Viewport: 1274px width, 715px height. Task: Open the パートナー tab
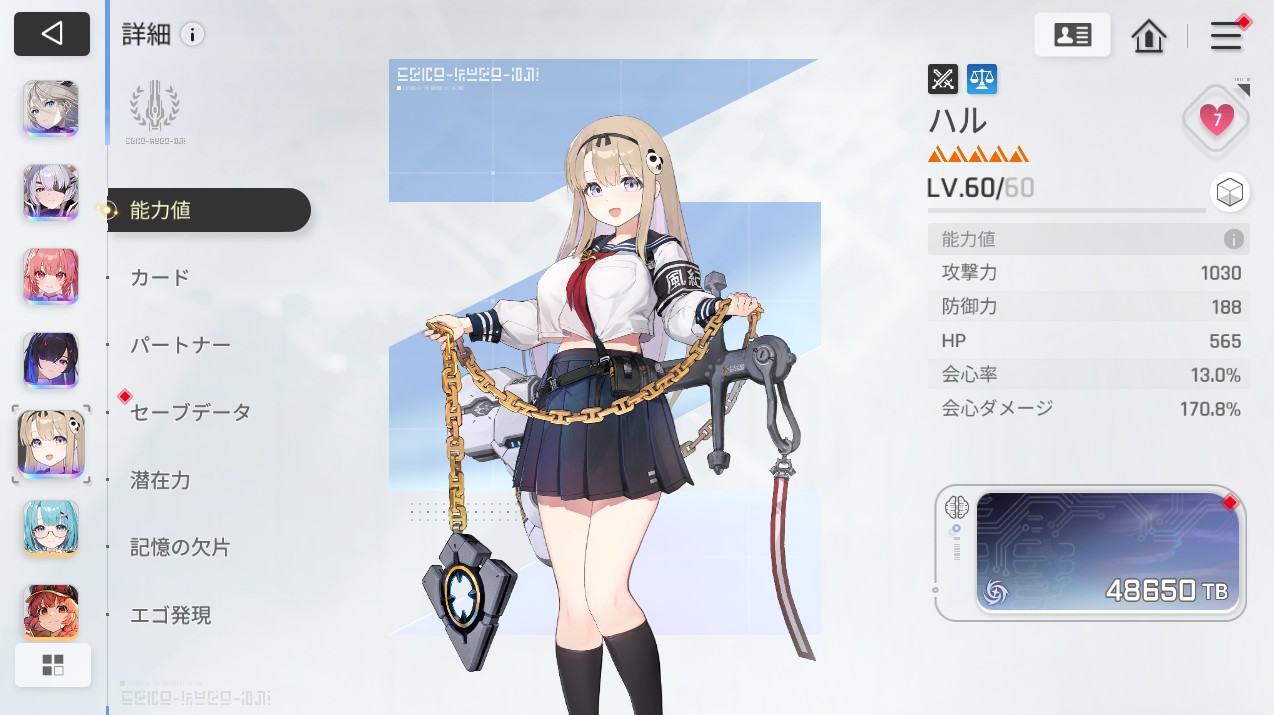[180, 345]
